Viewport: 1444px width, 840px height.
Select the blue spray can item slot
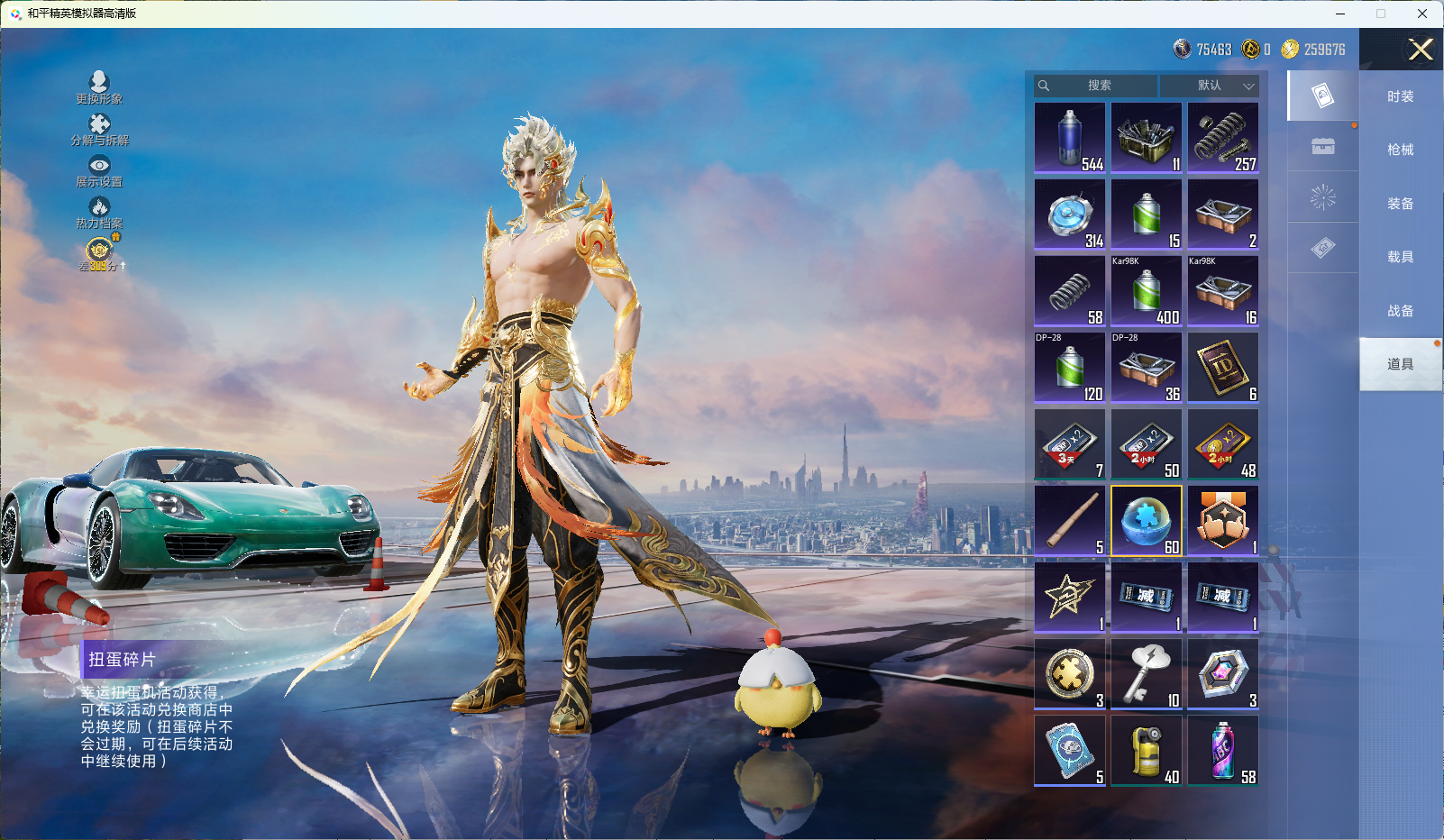(x=1070, y=138)
